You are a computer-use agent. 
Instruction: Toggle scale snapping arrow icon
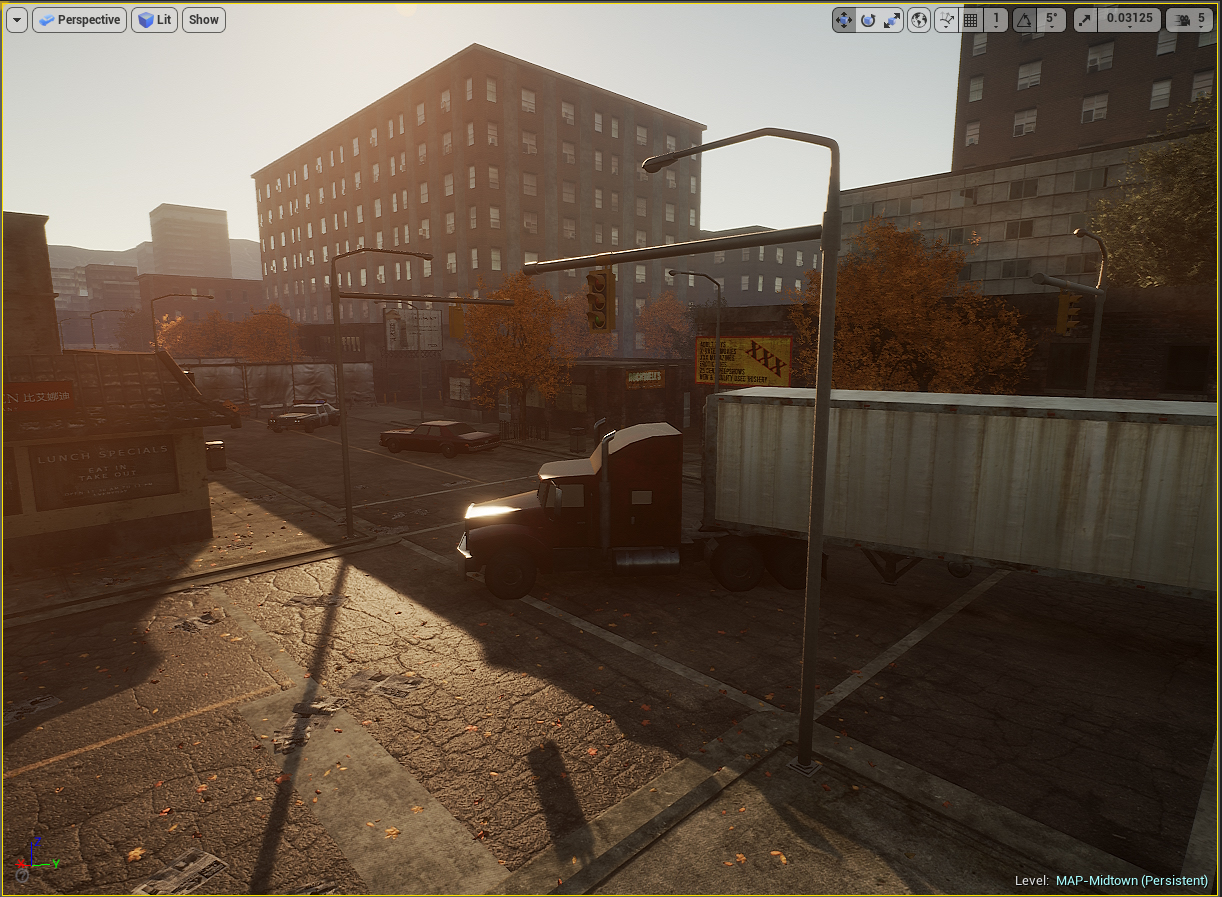point(1086,20)
